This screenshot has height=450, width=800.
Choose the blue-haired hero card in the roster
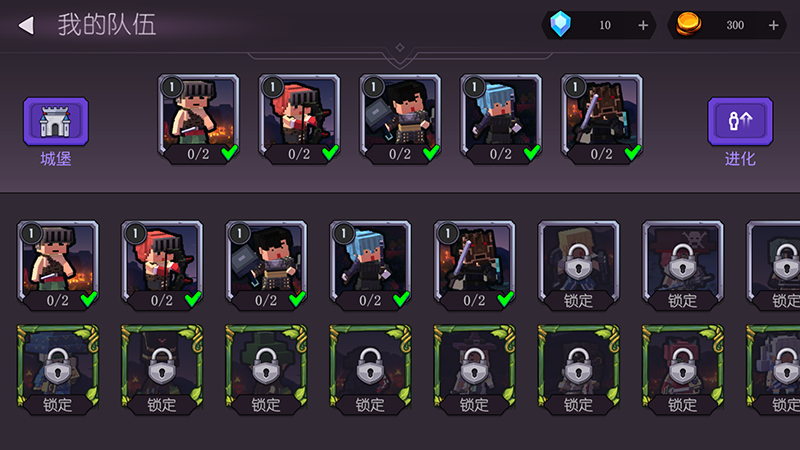click(x=370, y=264)
